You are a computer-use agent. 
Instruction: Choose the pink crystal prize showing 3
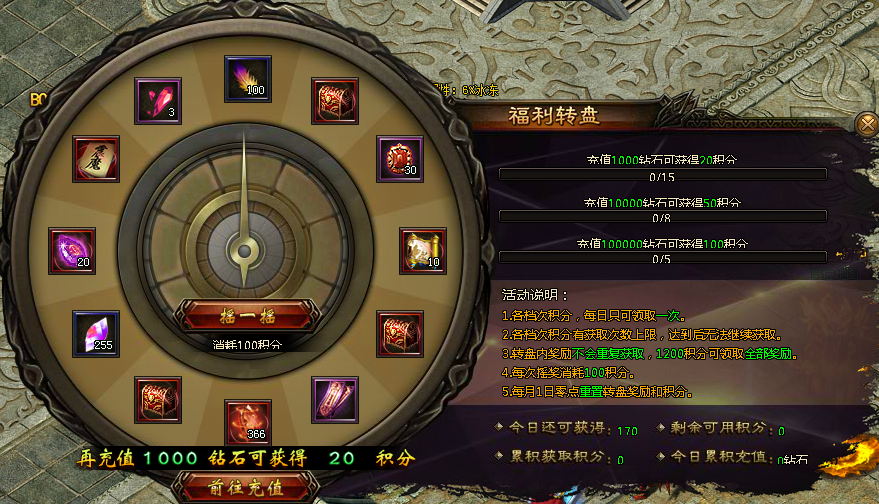(158, 100)
